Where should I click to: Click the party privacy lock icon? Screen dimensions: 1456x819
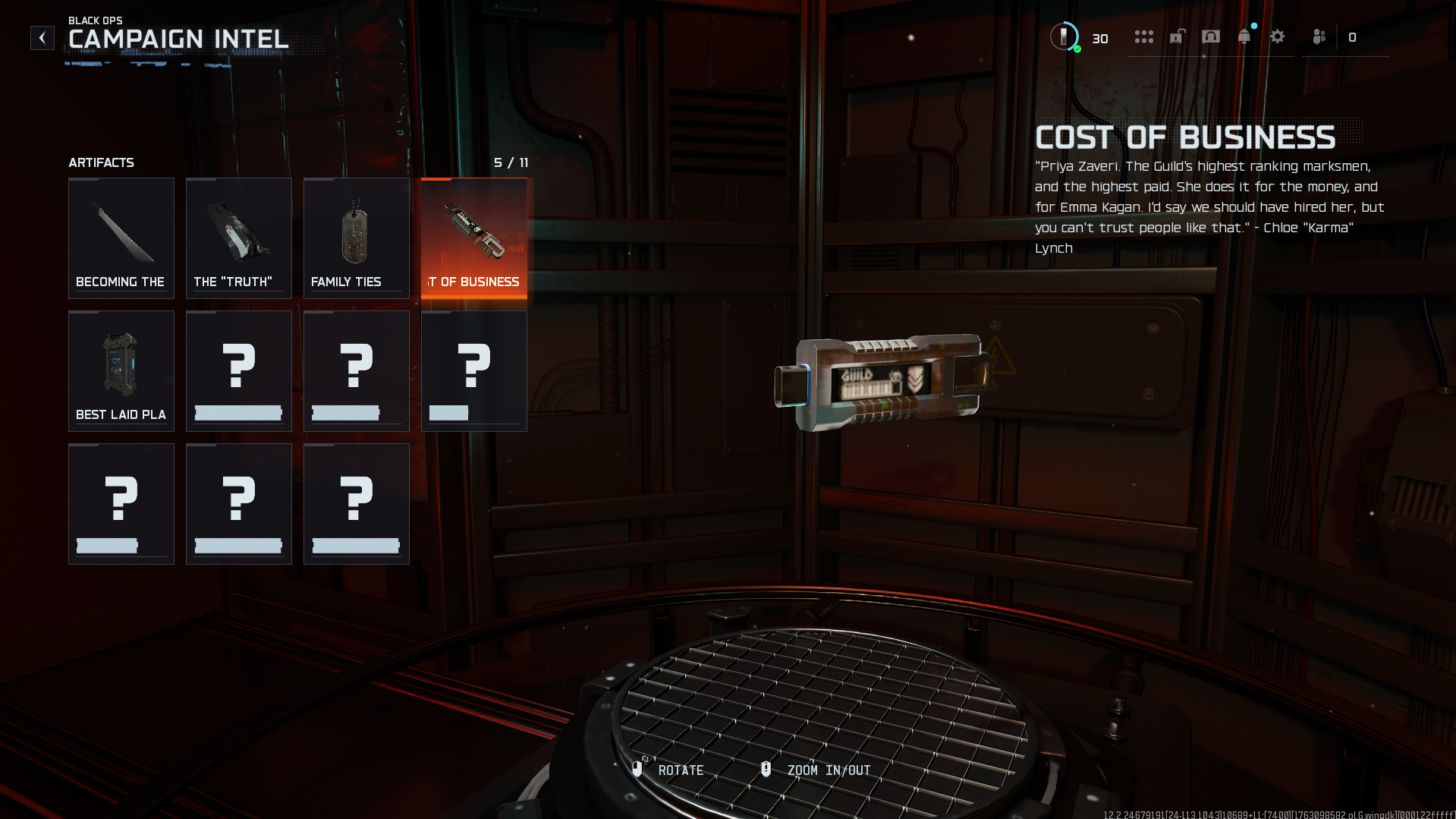click(x=1177, y=37)
